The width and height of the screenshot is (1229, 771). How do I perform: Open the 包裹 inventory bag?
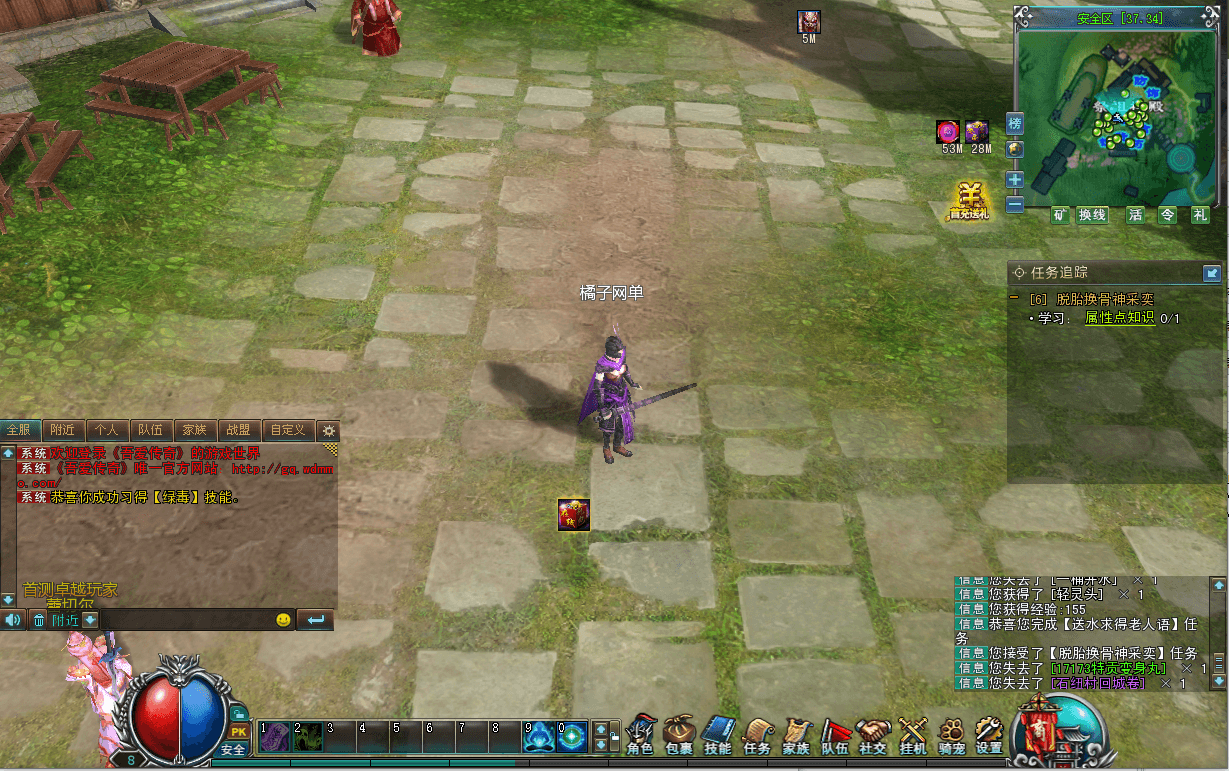[679, 734]
